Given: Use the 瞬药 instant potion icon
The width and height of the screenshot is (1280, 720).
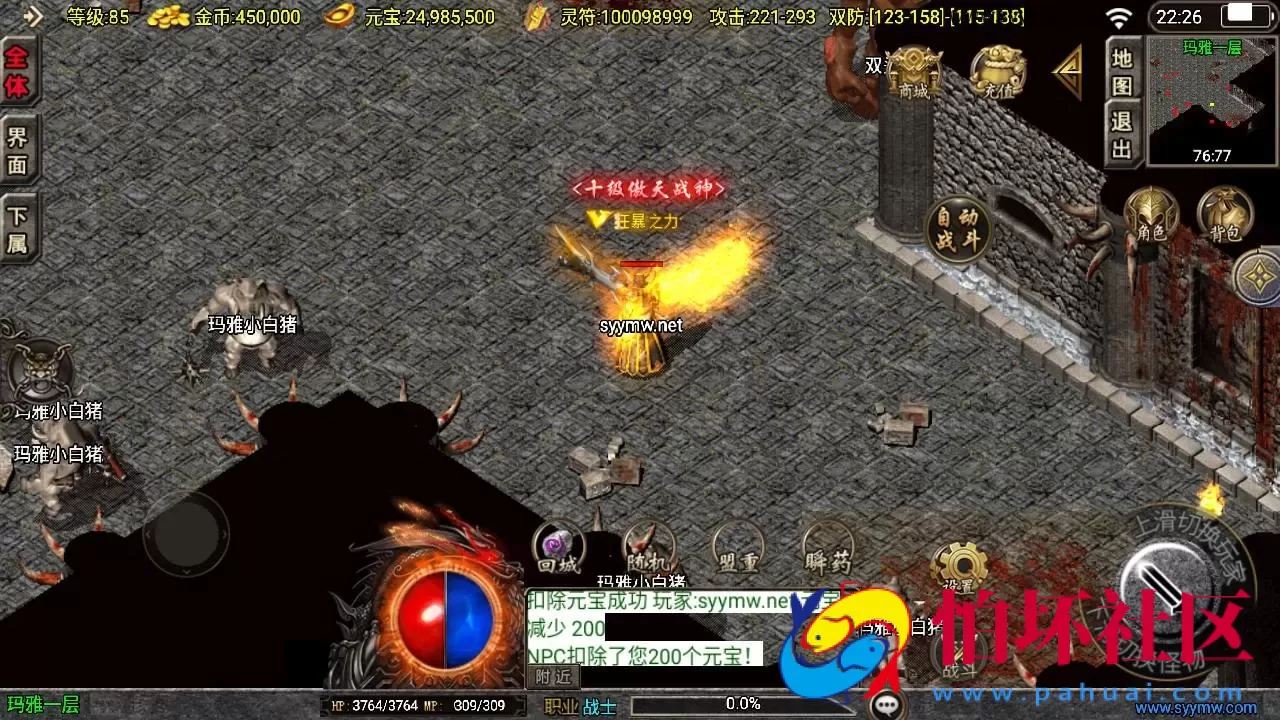Looking at the screenshot, I should click(x=827, y=548).
